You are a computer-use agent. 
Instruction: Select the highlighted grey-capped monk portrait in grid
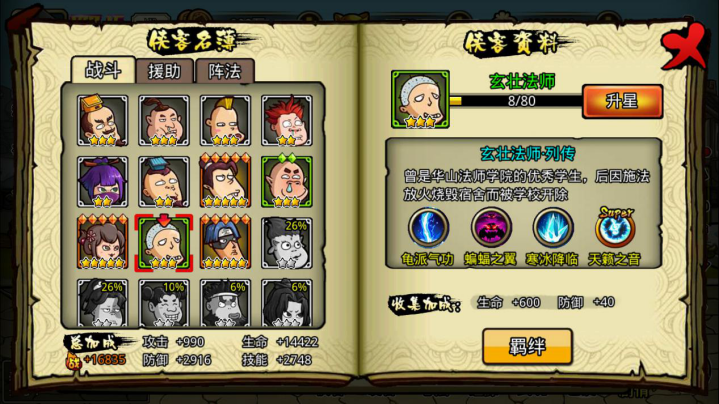coord(163,242)
